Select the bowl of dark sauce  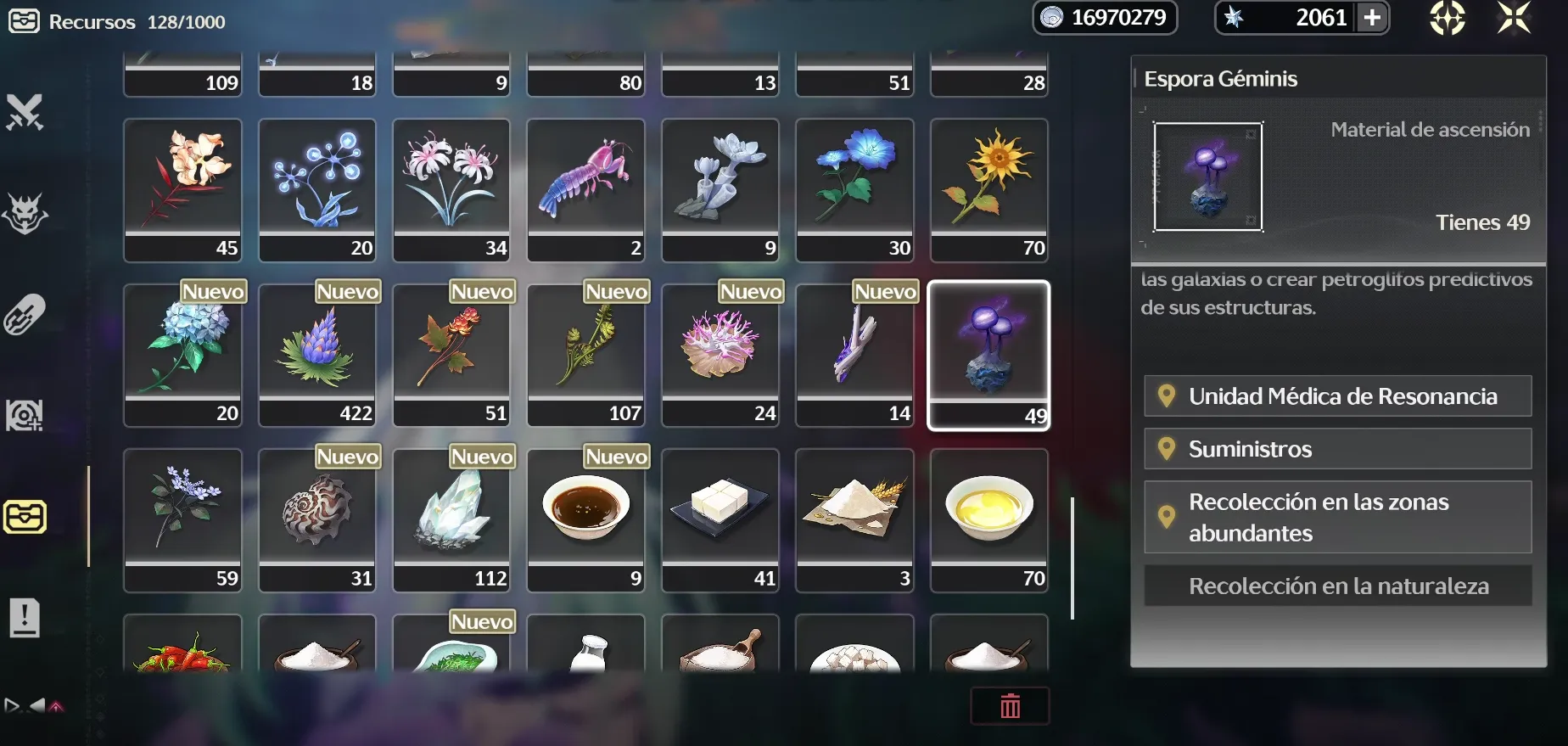click(585, 519)
